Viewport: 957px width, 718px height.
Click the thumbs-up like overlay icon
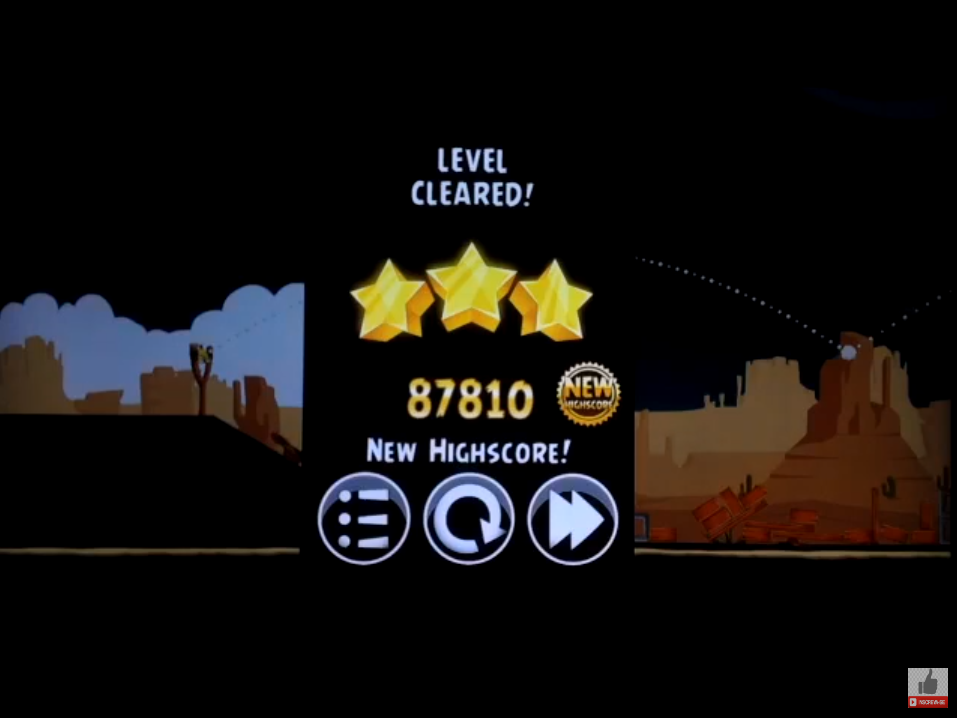pos(927,685)
